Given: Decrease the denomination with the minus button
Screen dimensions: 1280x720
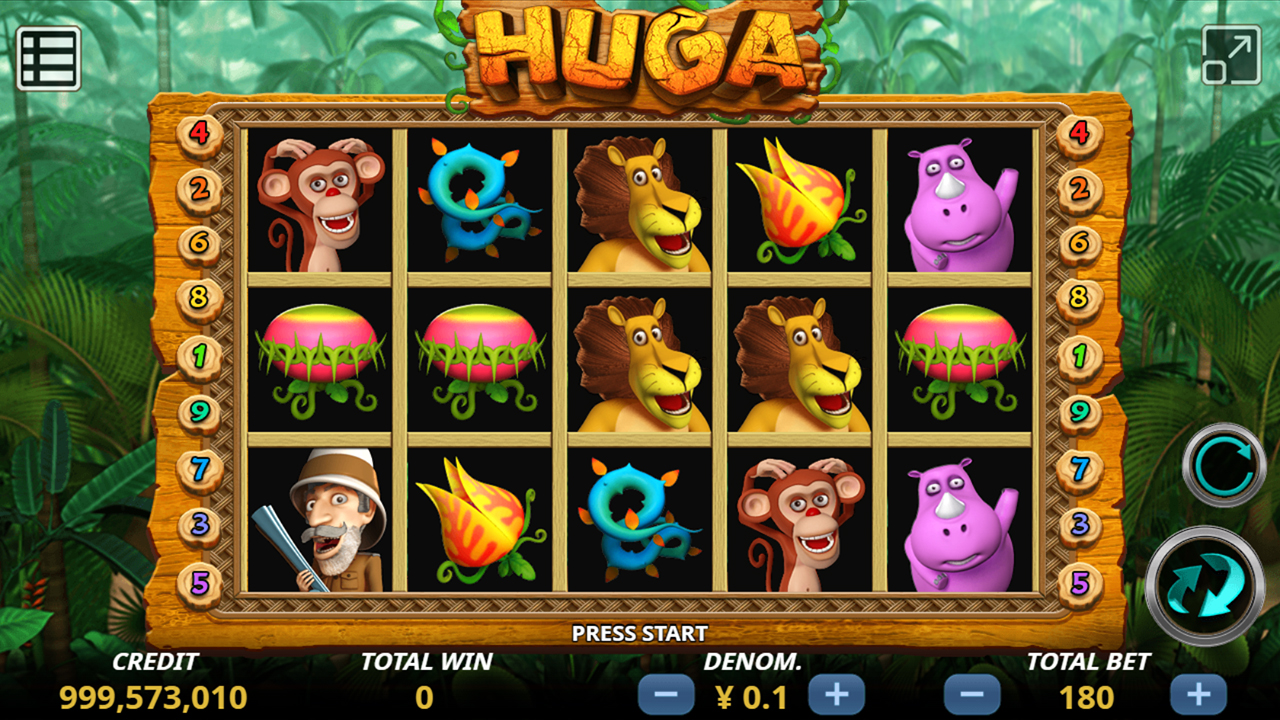Looking at the screenshot, I should click(x=666, y=695).
